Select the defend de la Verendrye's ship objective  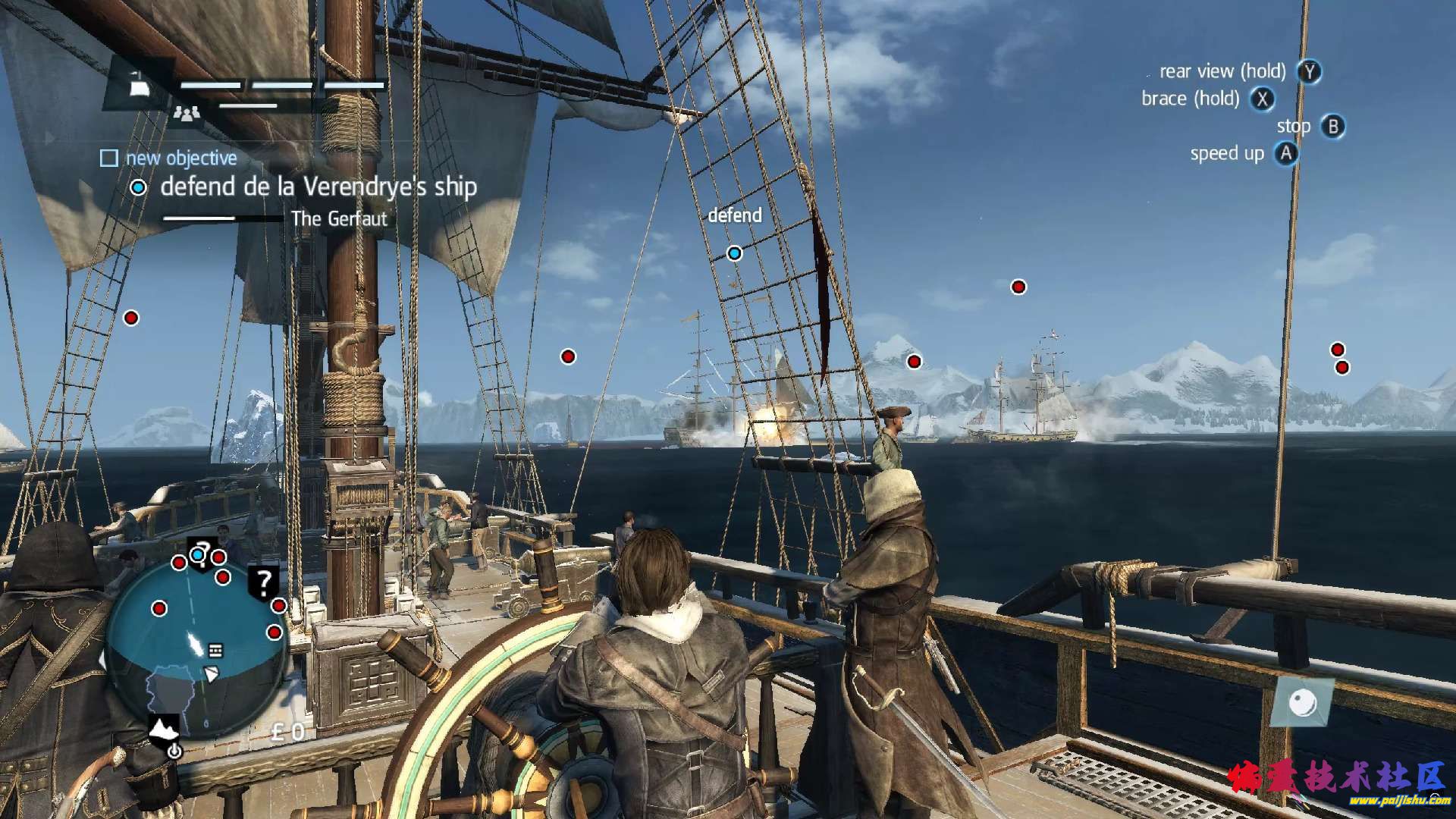pyautogui.click(x=318, y=187)
